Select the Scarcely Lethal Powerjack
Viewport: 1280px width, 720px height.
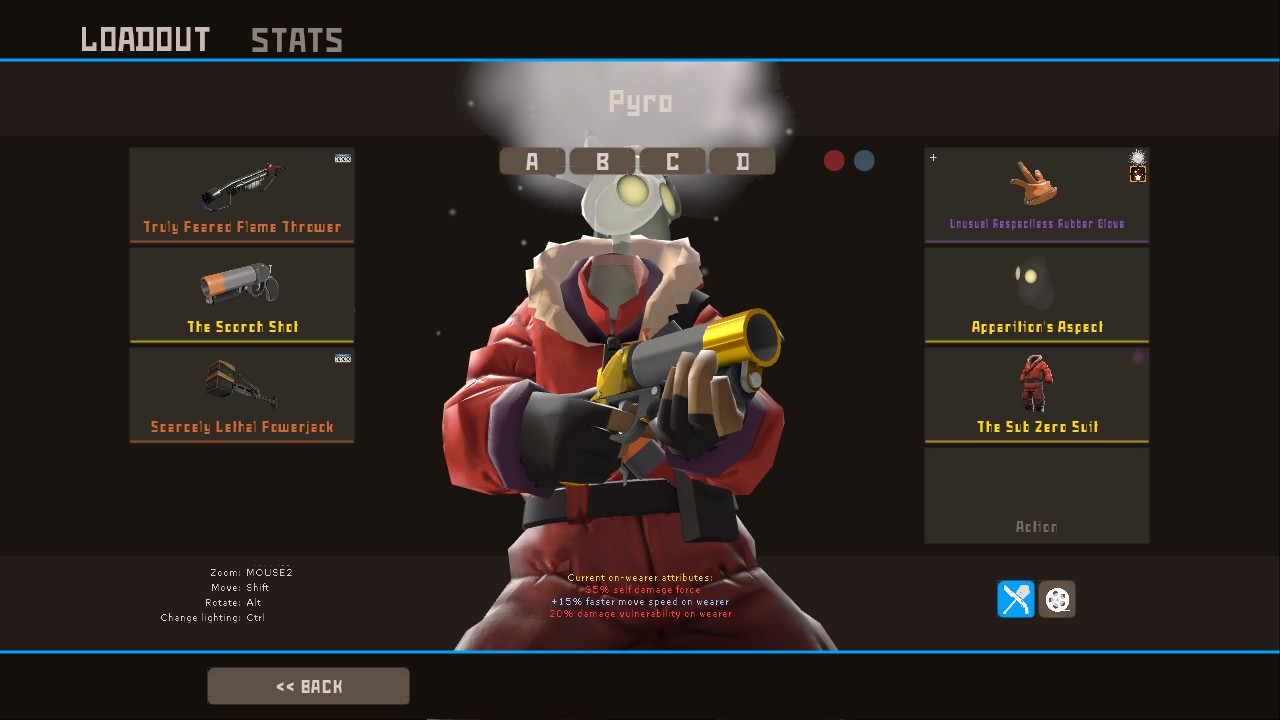tap(241, 394)
